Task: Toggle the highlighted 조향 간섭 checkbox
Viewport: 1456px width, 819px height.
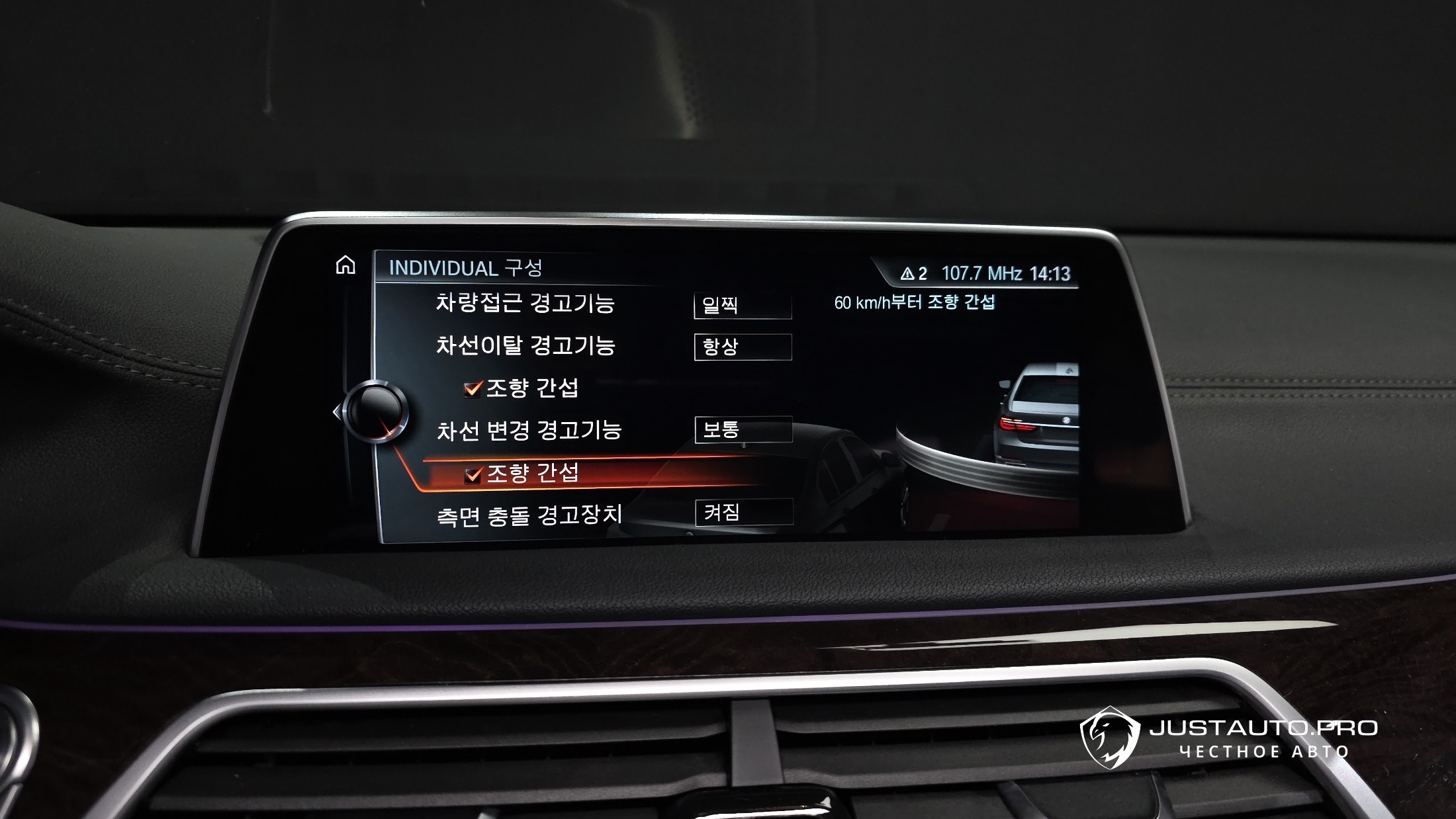Action: click(x=473, y=474)
